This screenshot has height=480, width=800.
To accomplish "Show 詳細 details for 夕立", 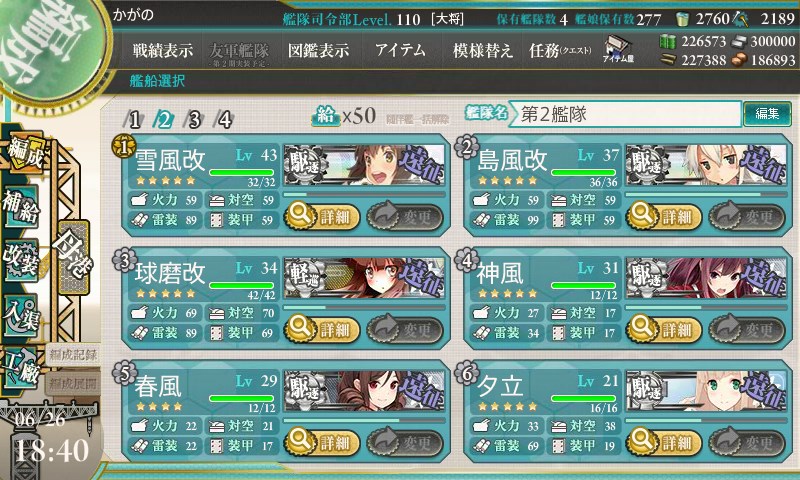I will pos(662,442).
